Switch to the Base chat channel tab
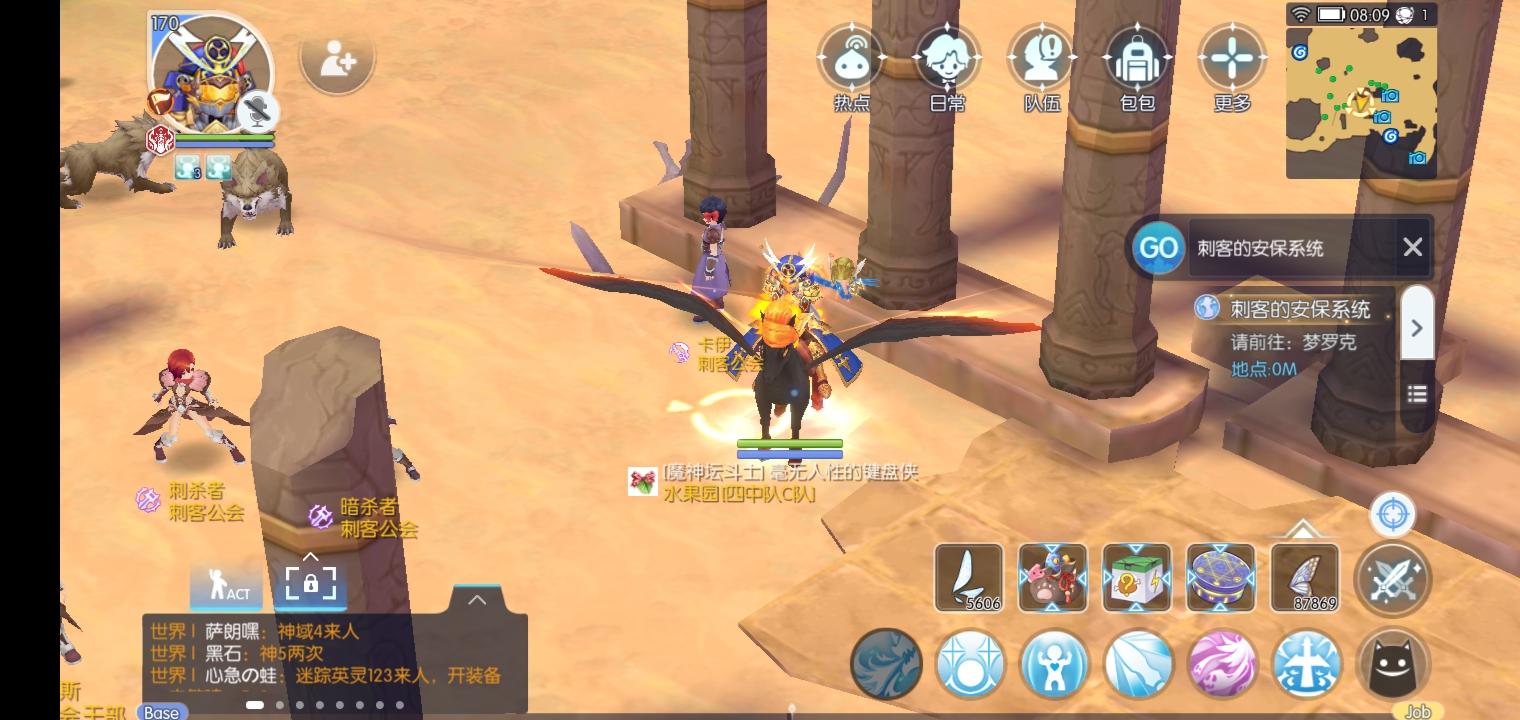1520x720 pixels. 160,712
